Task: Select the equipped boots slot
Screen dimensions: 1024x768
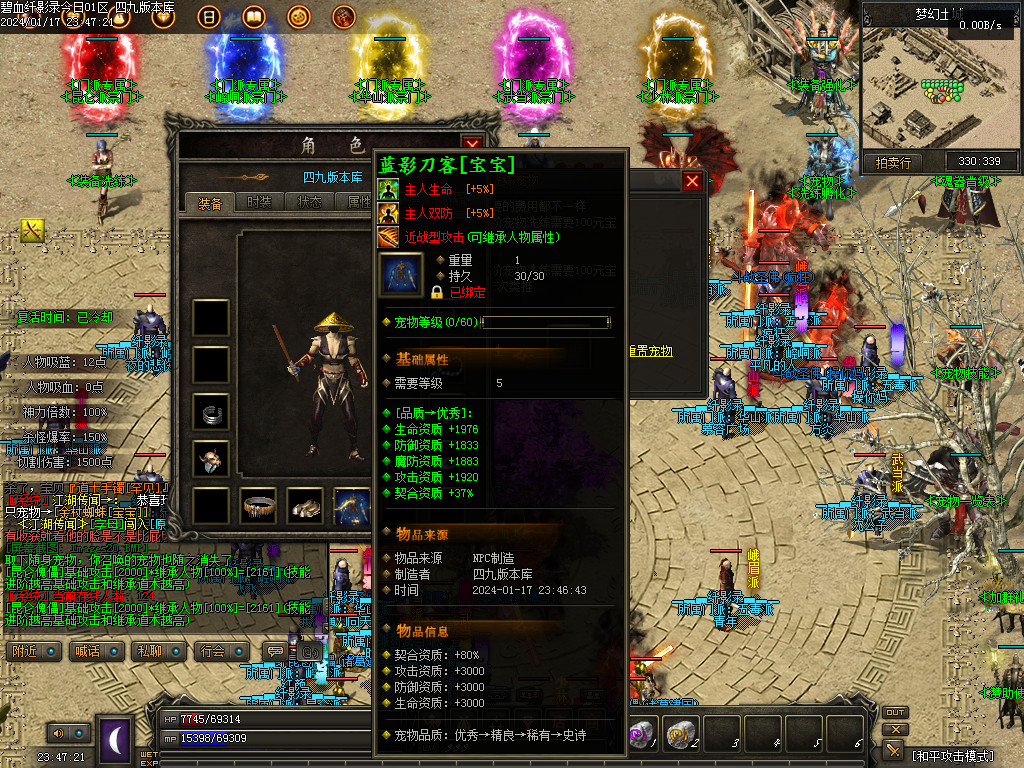Action: (x=305, y=505)
